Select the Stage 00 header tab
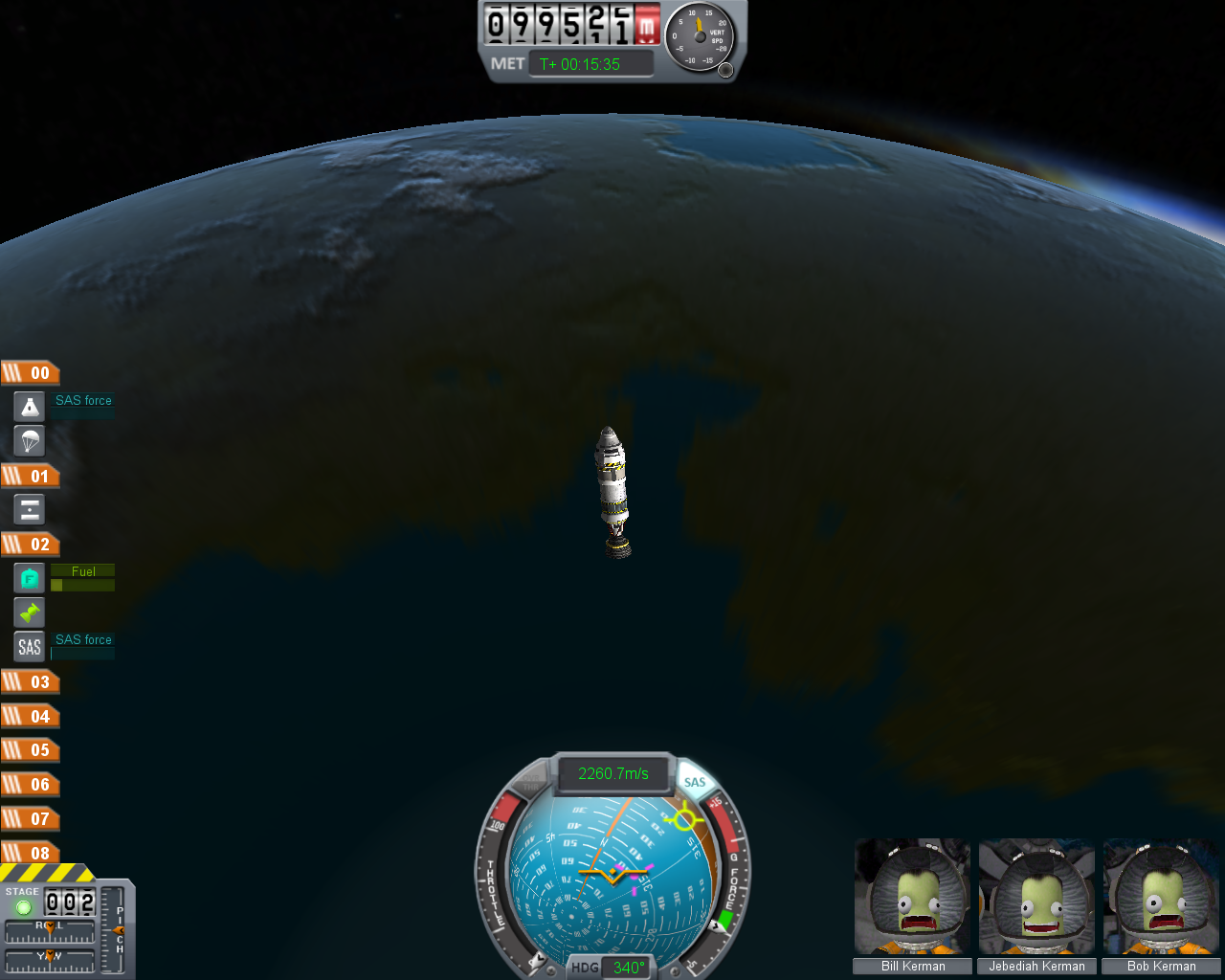 click(x=31, y=373)
